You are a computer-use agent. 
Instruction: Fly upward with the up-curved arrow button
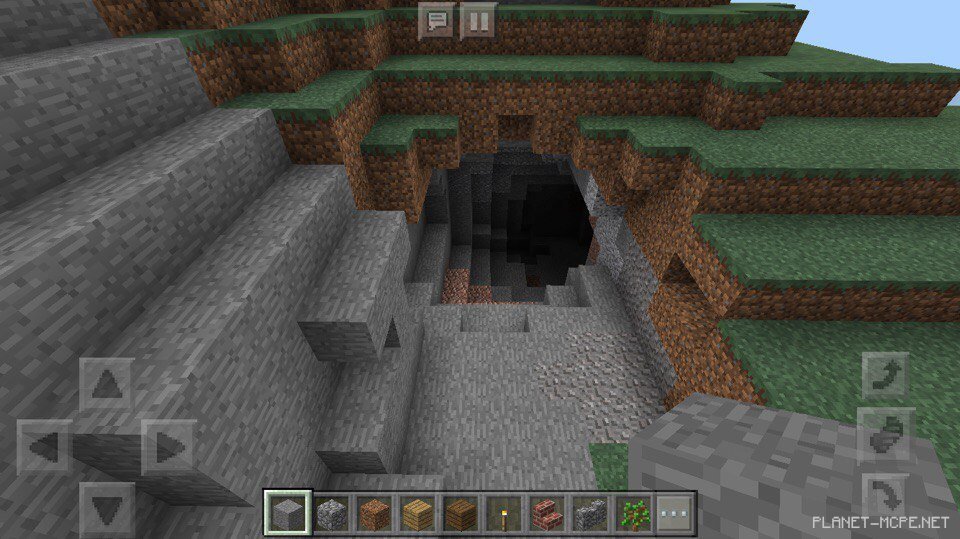887,378
